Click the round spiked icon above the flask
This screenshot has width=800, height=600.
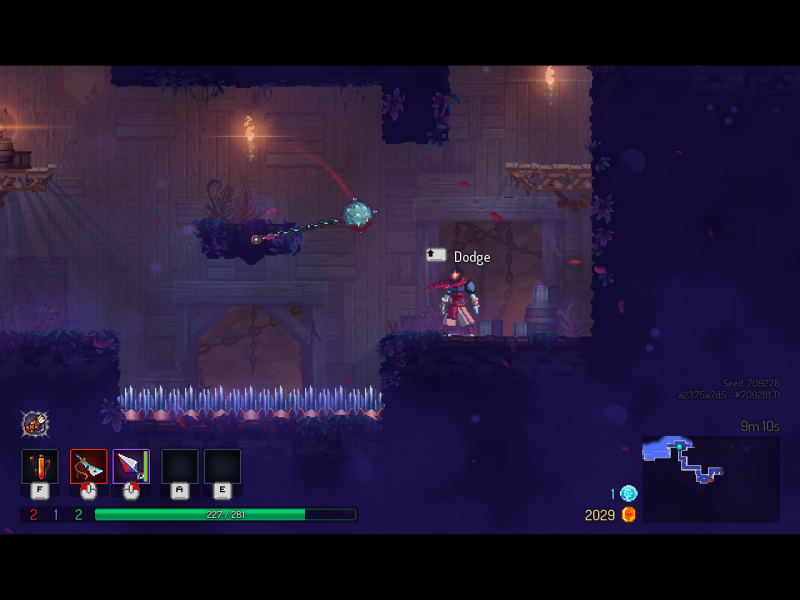point(35,423)
